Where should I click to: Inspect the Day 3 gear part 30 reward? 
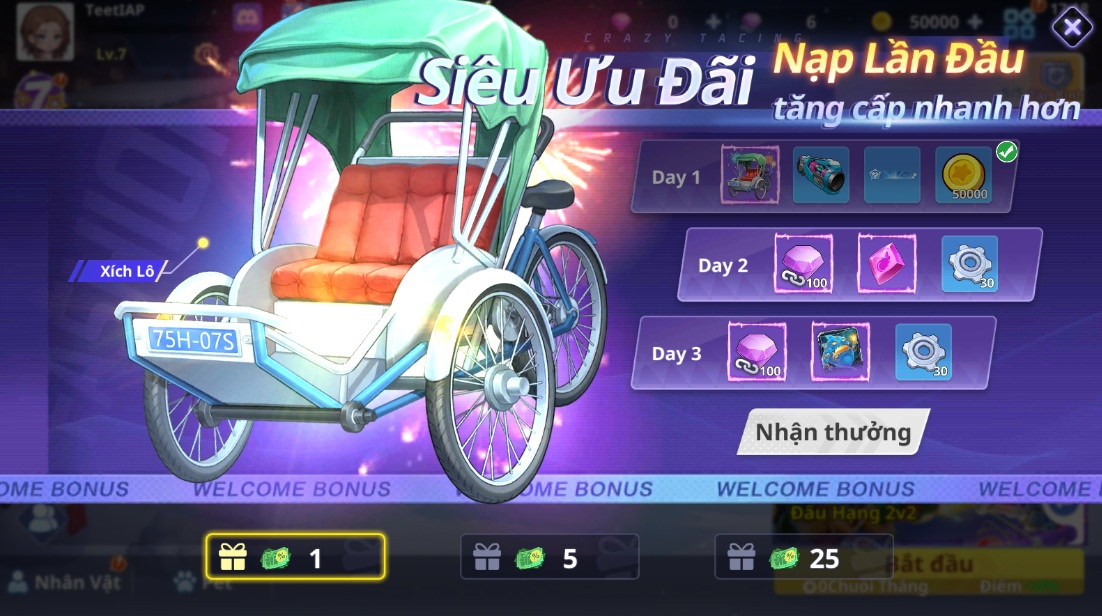pos(923,352)
